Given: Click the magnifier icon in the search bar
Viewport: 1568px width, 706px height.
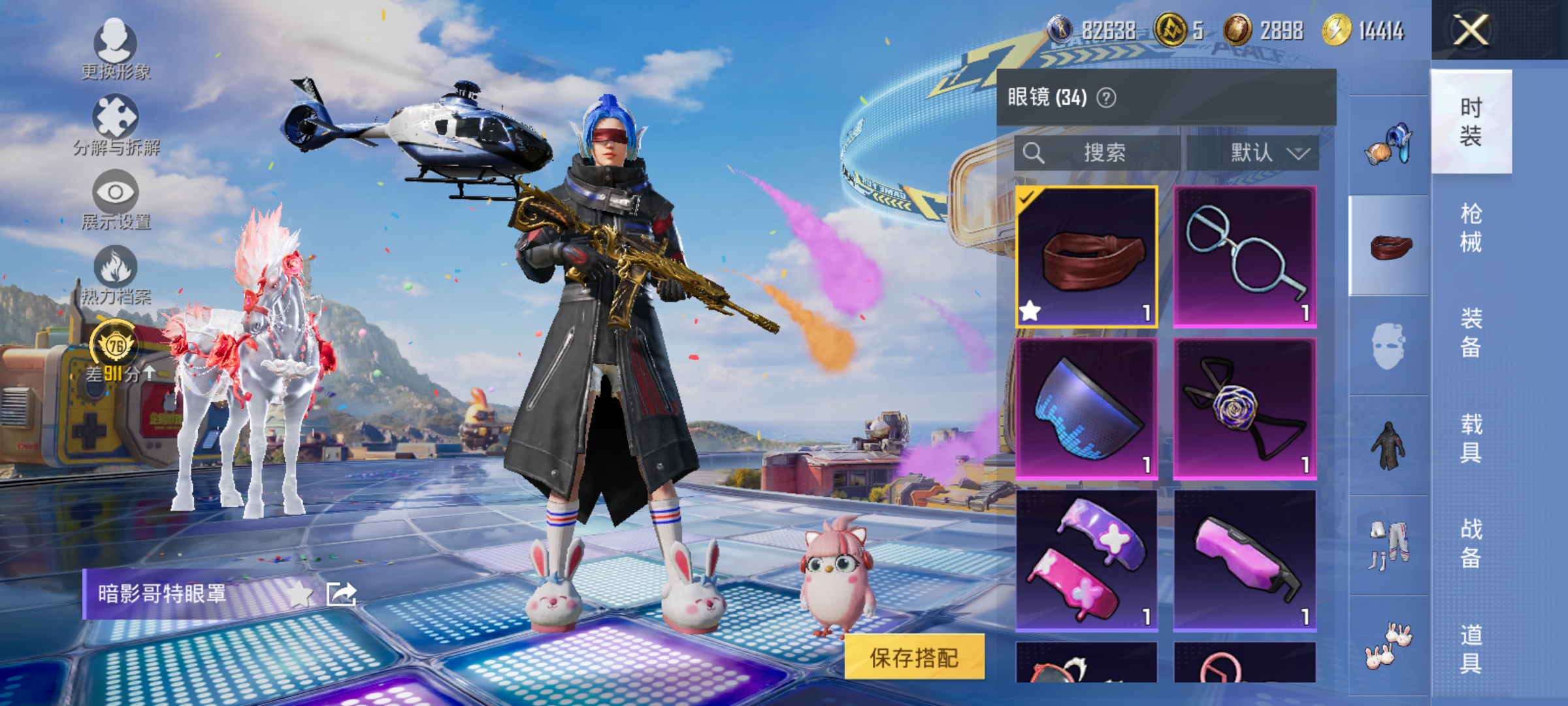Looking at the screenshot, I should 1036,154.
